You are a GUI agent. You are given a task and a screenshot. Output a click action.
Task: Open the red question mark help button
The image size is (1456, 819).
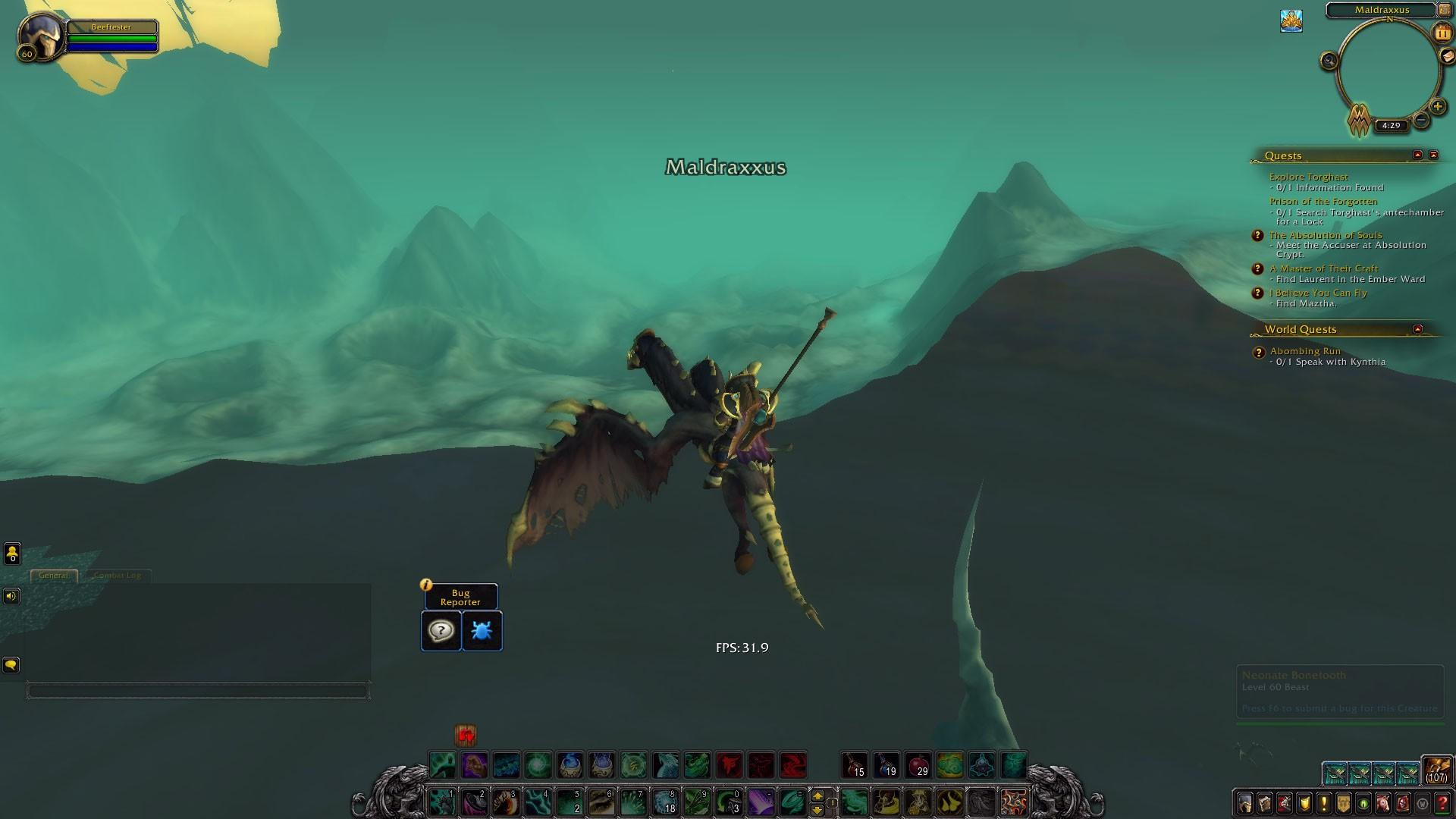[1442, 802]
